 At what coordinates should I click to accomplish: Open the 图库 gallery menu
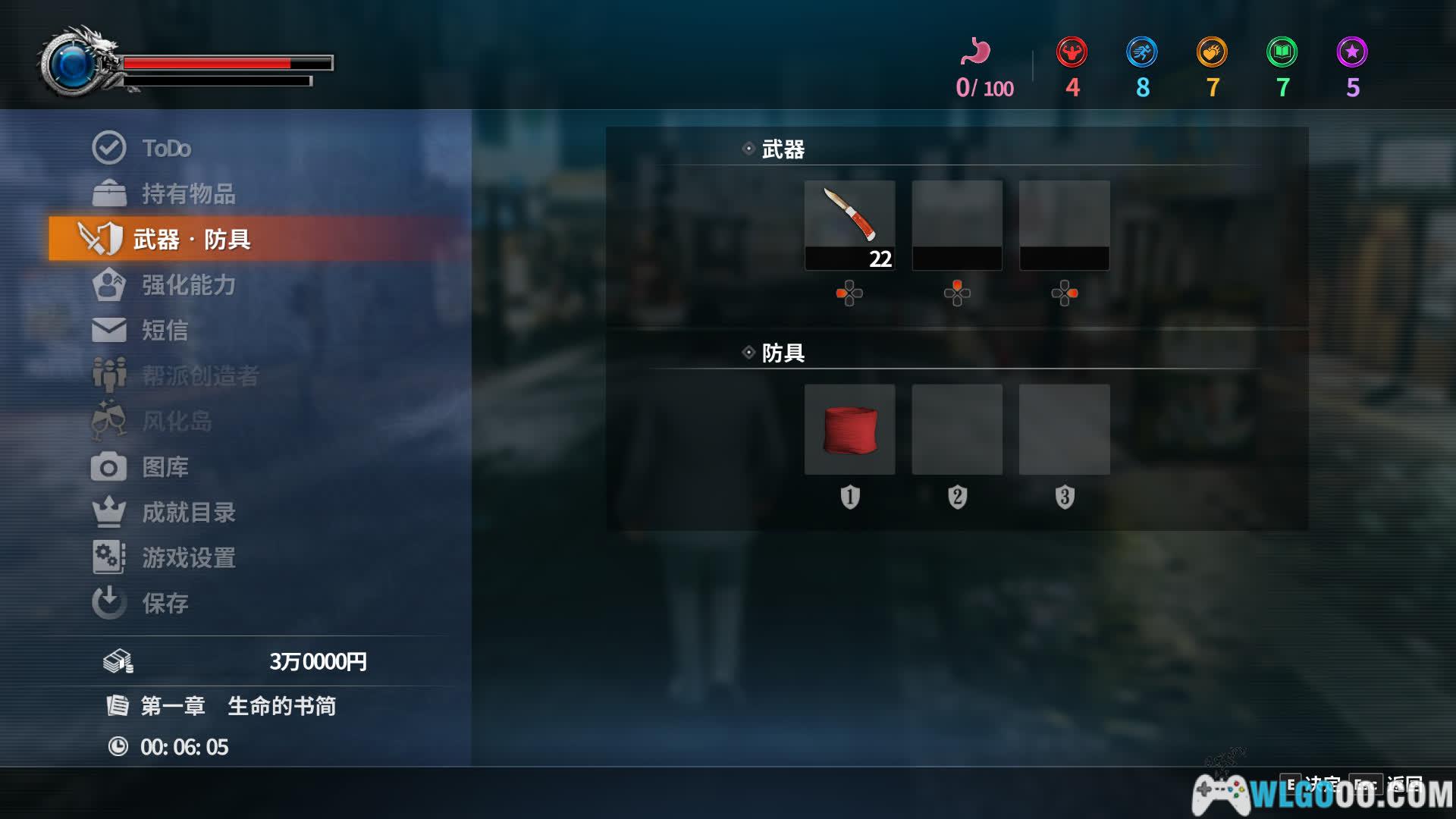pyautogui.click(x=165, y=466)
